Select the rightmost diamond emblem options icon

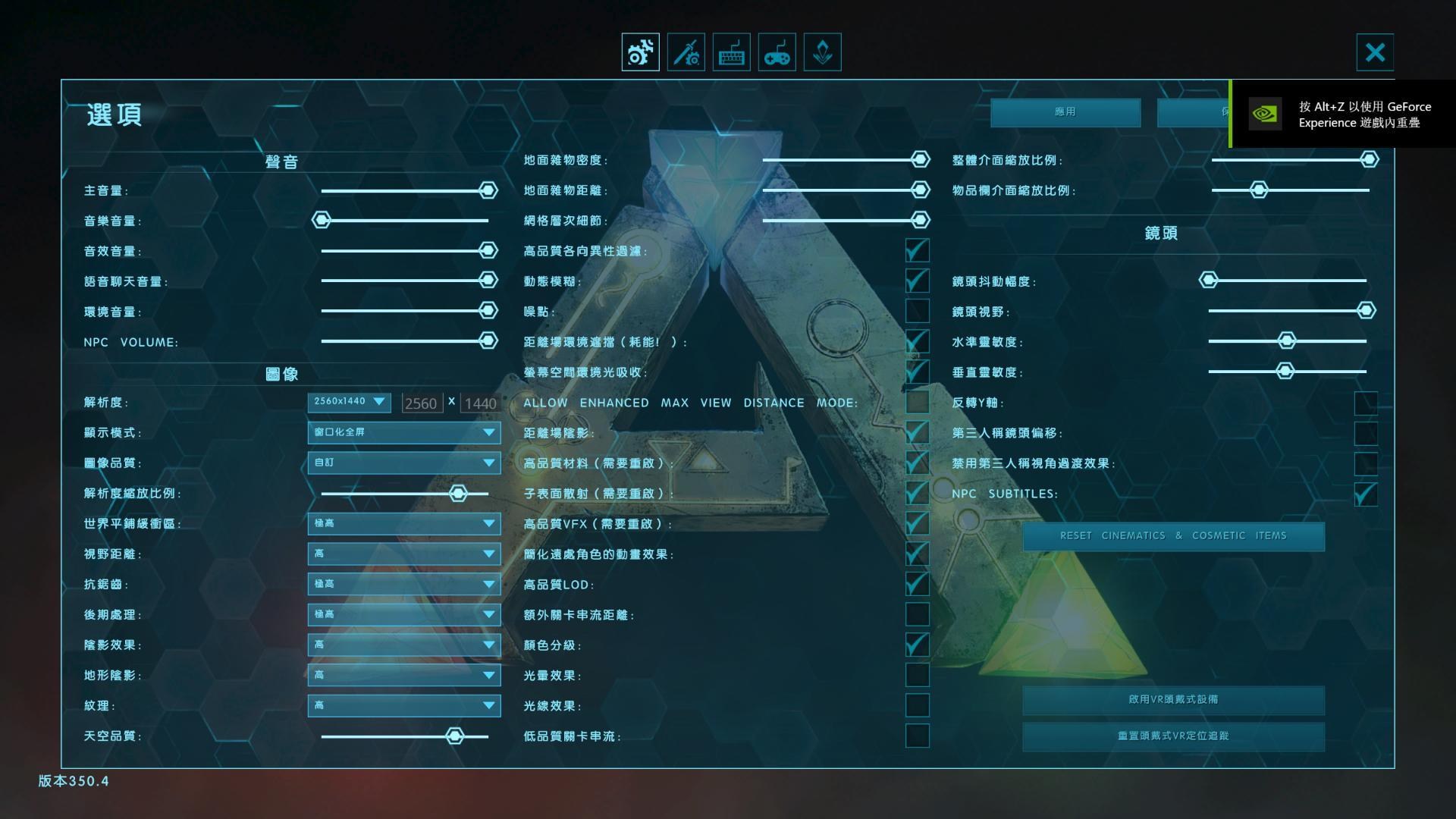pyautogui.click(x=822, y=52)
